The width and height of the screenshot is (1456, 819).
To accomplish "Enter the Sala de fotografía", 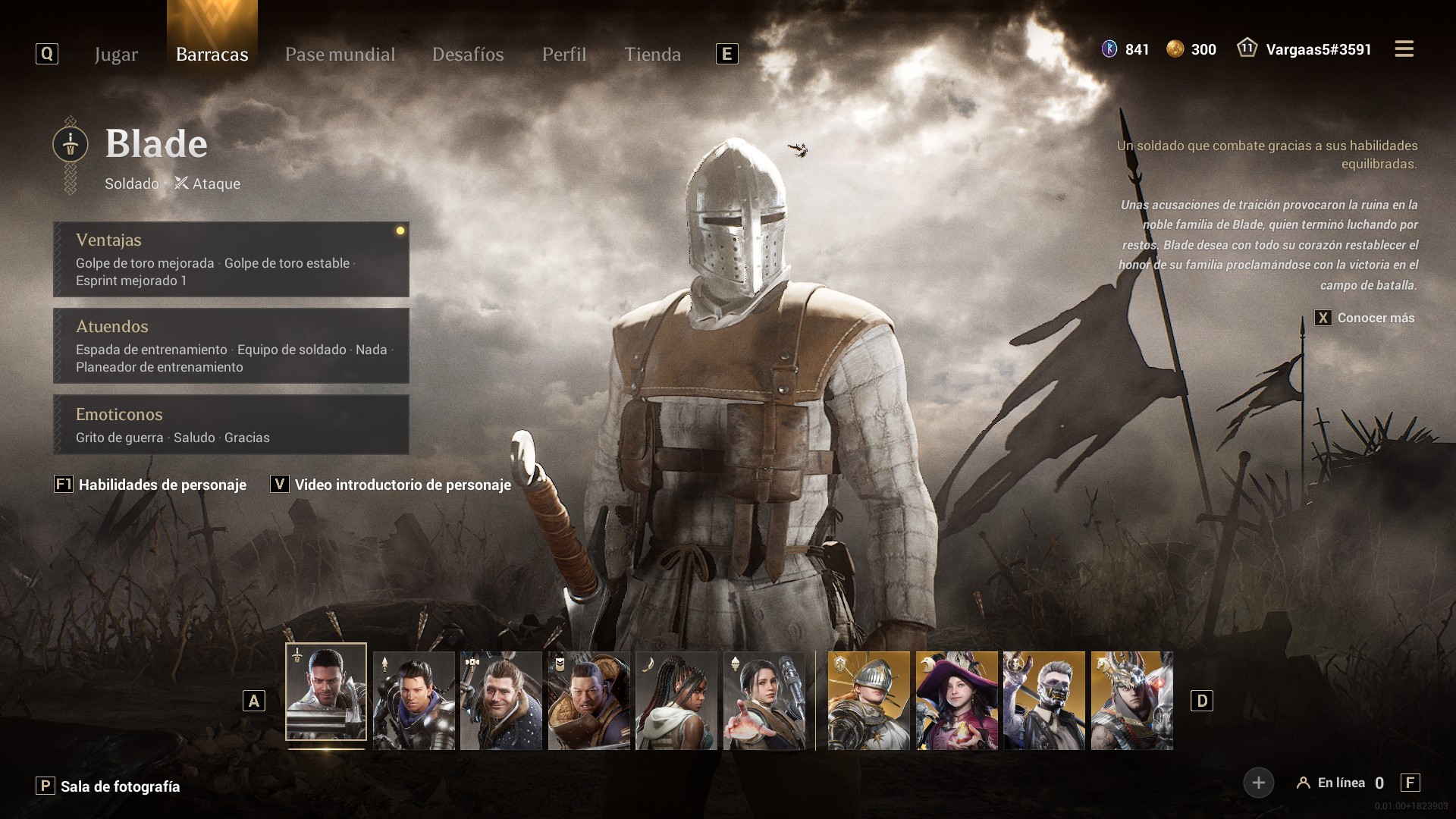I will click(120, 786).
